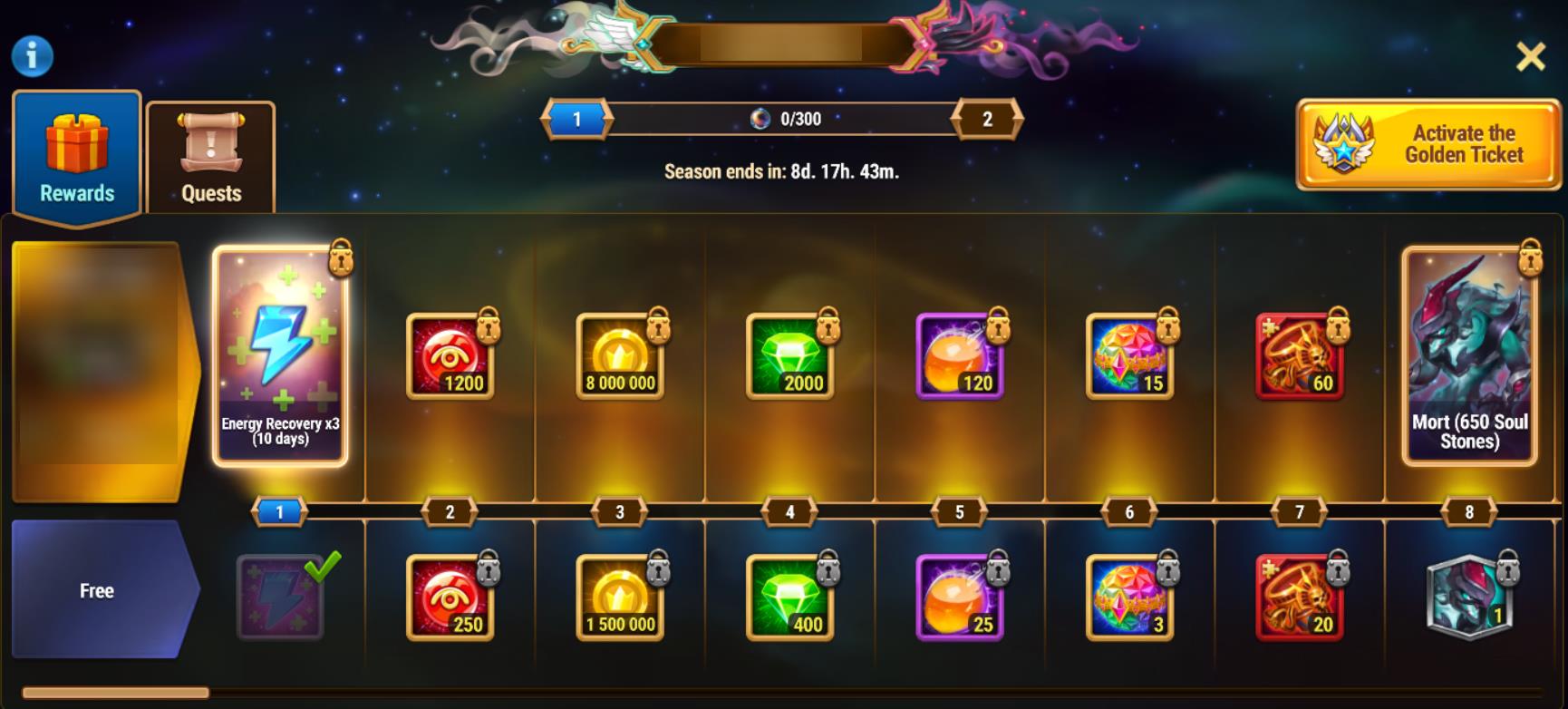1568x709 pixels.
Task: Select the free 400 emeralds reward
Action: (x=789, y=597)
